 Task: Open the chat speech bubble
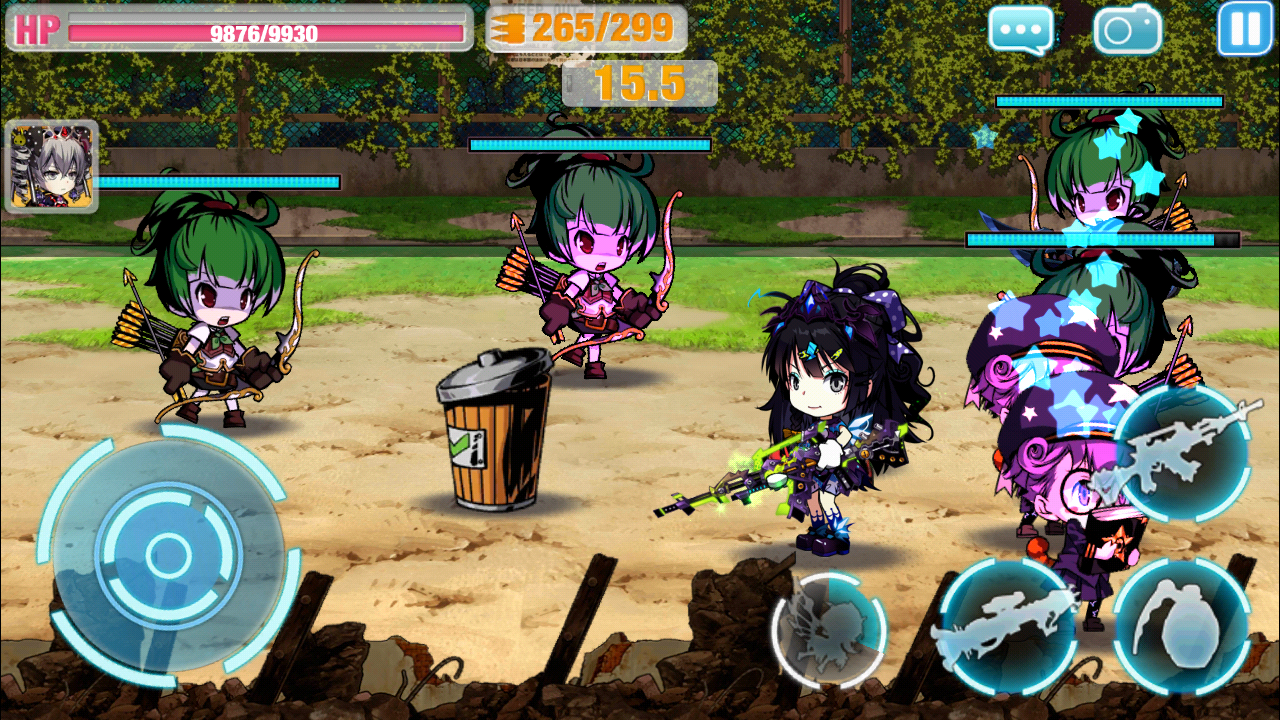tap(1021, 30)
